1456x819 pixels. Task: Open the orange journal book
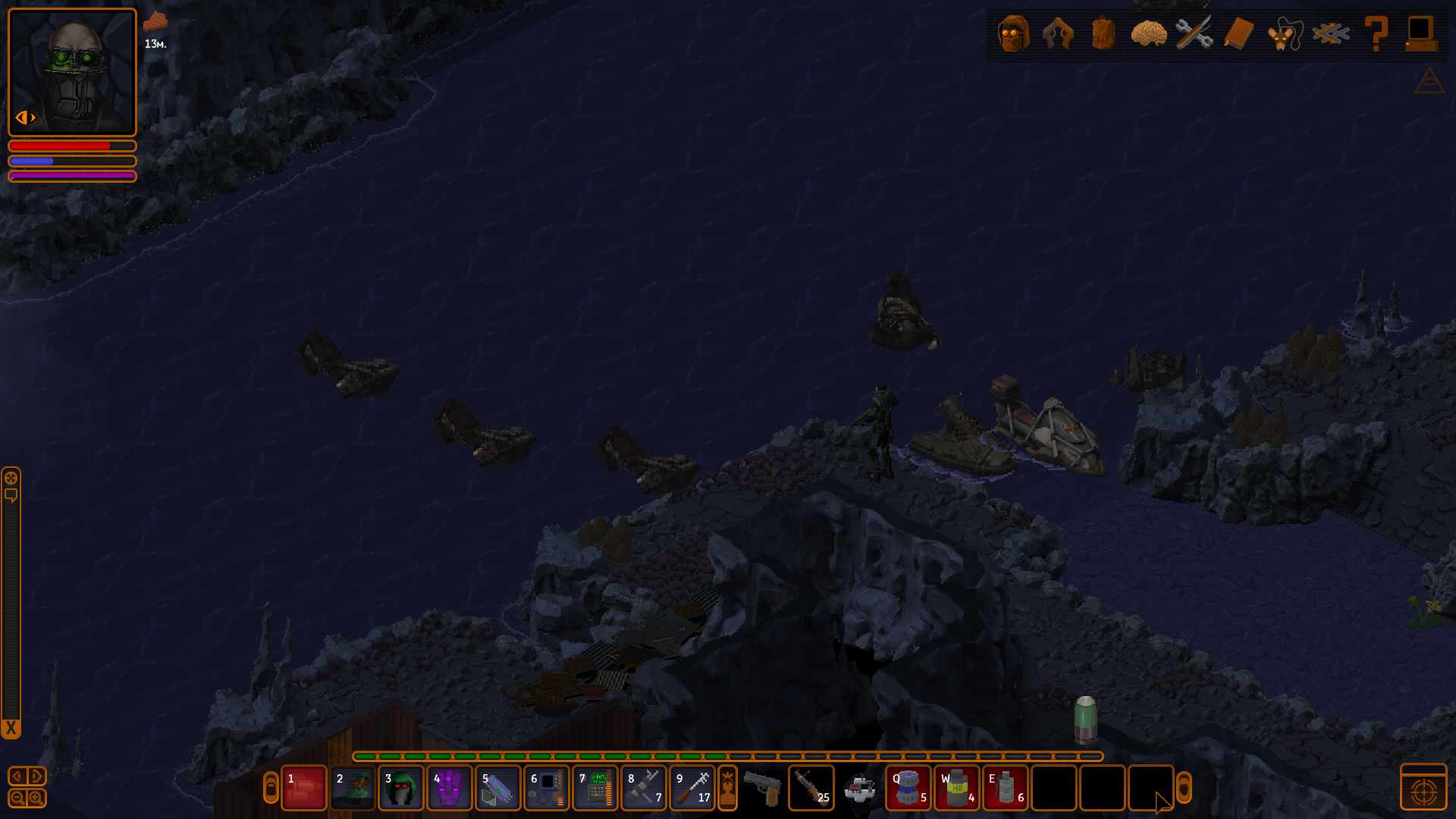point(1238,33)
